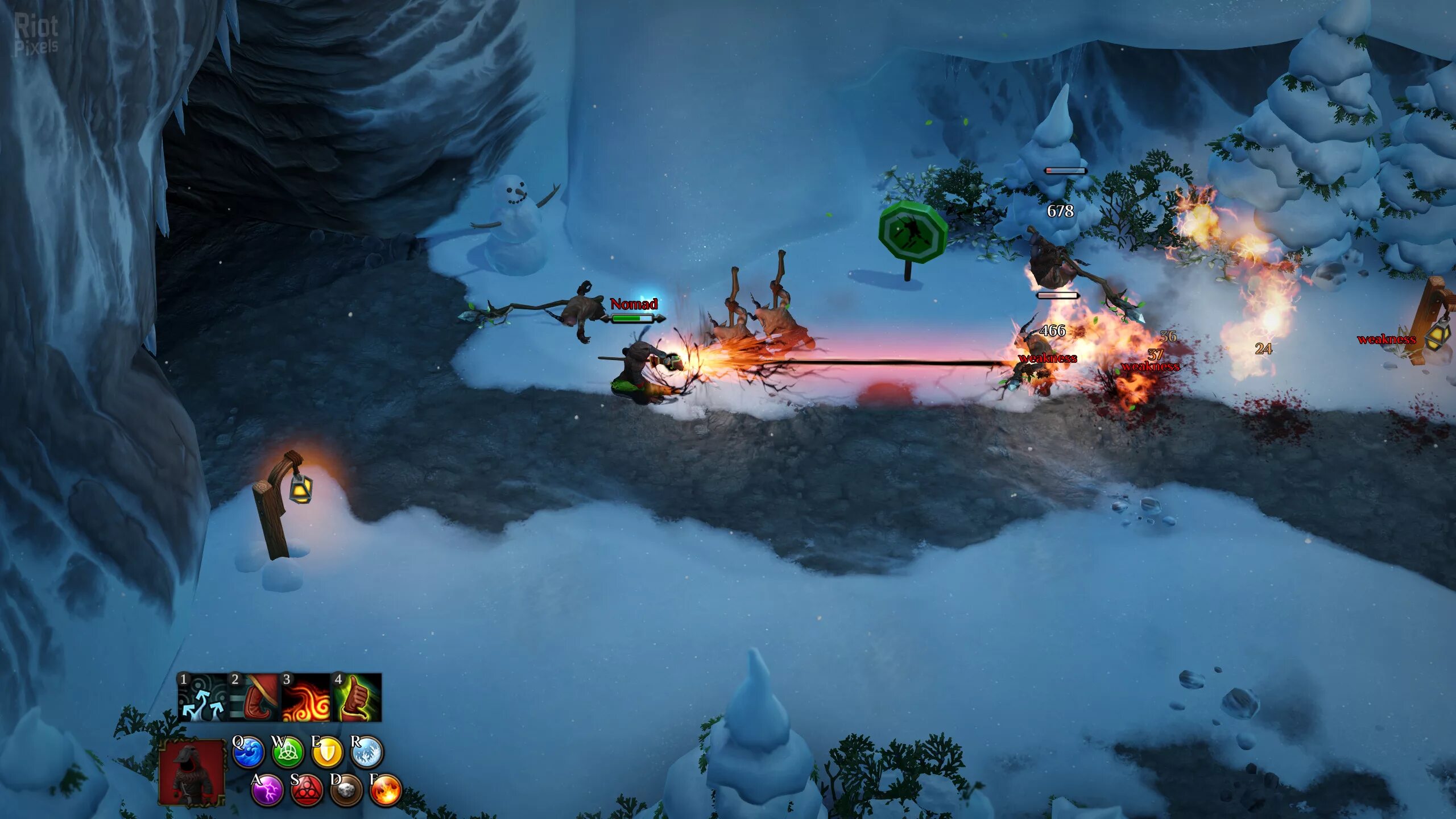Choose the red Arcane element orb
Image resolution: width=1456 pixels, height=819 pixels.
307,790
